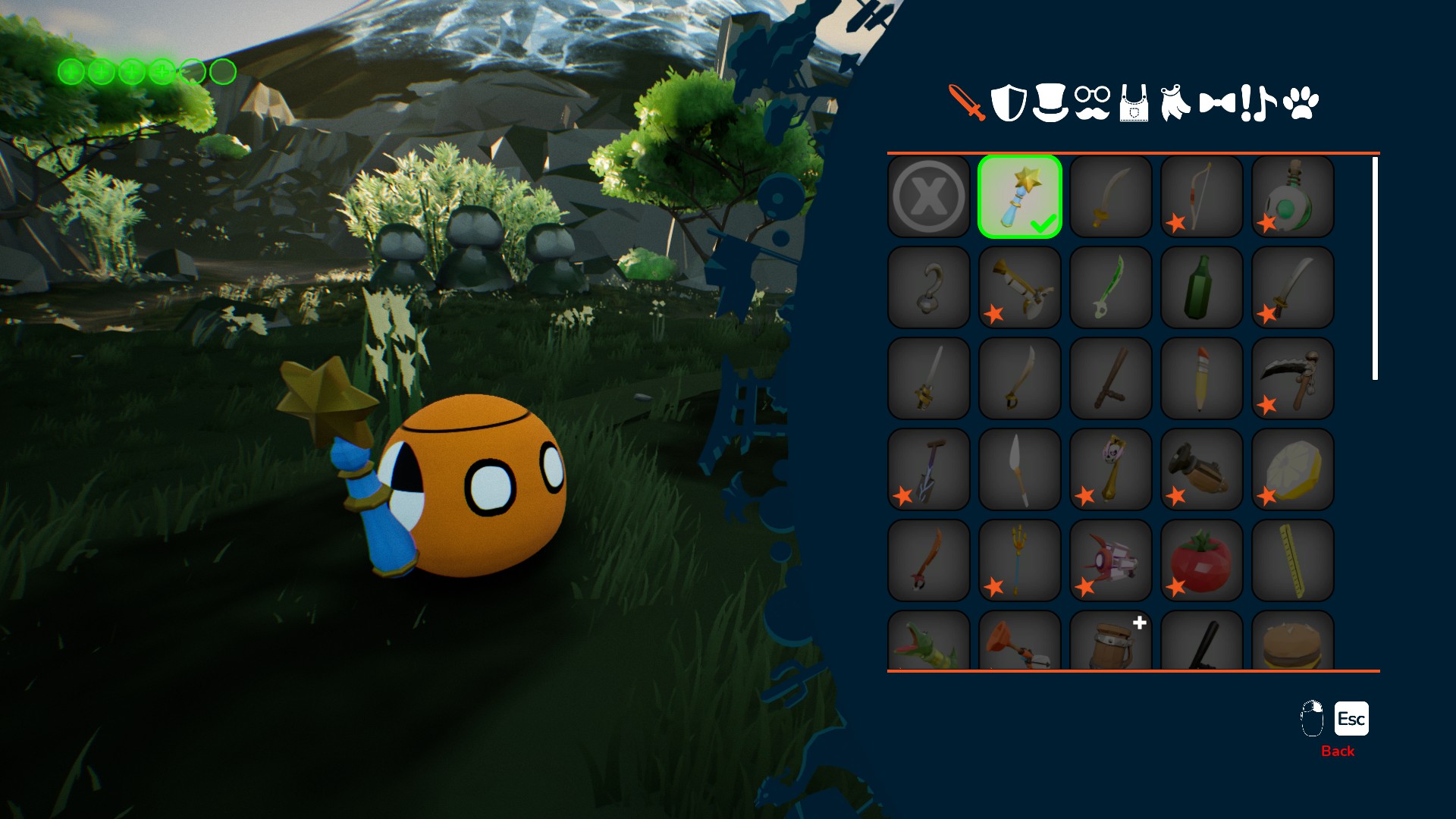Show the glasses and moustache category
This screenshot has width=1456, height=819.
1092,102
